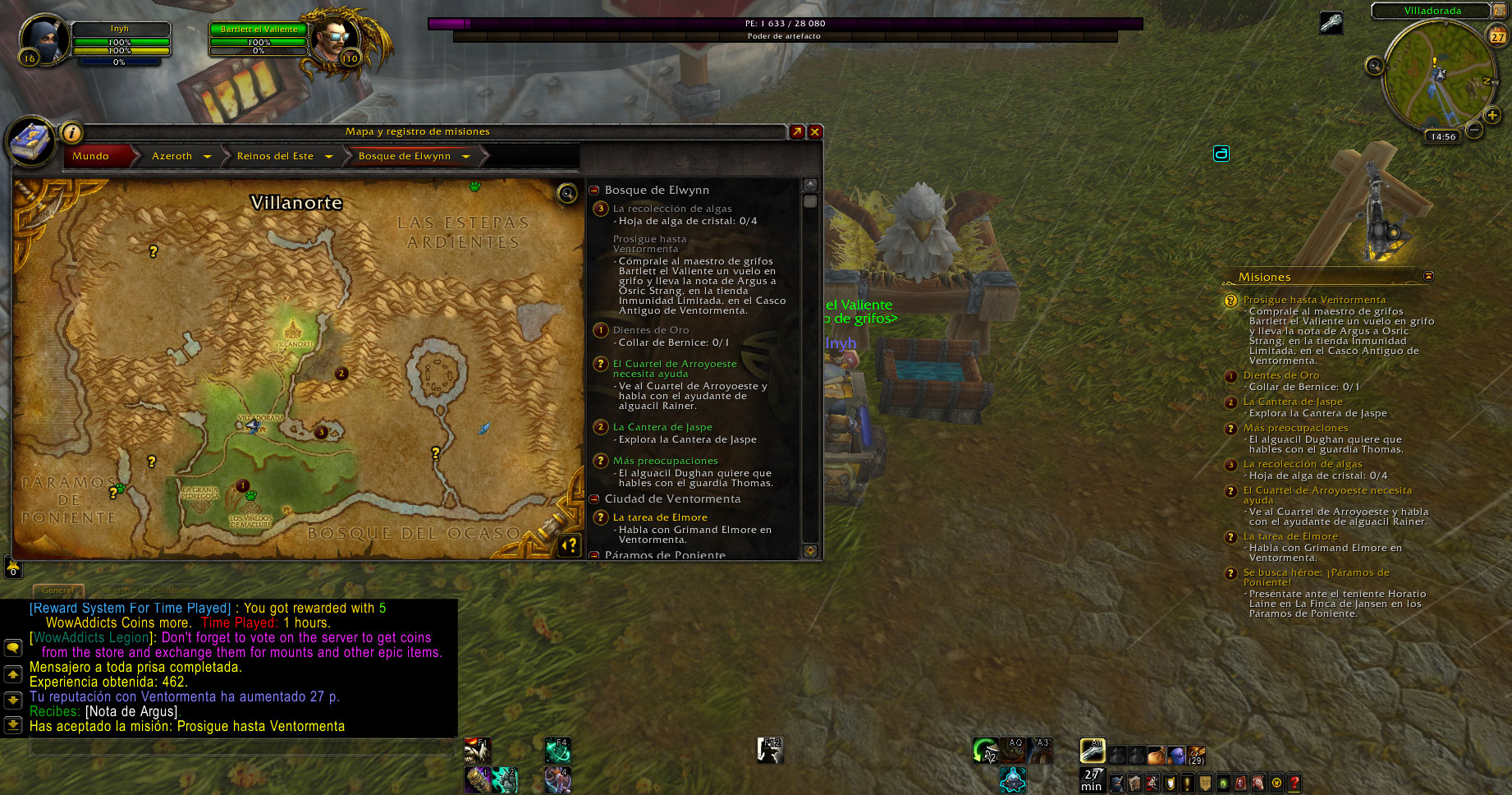Viewport: 1512px width, 795px height.
Task: Open the Reinos del Este dropdown
Action: [328, 156]
